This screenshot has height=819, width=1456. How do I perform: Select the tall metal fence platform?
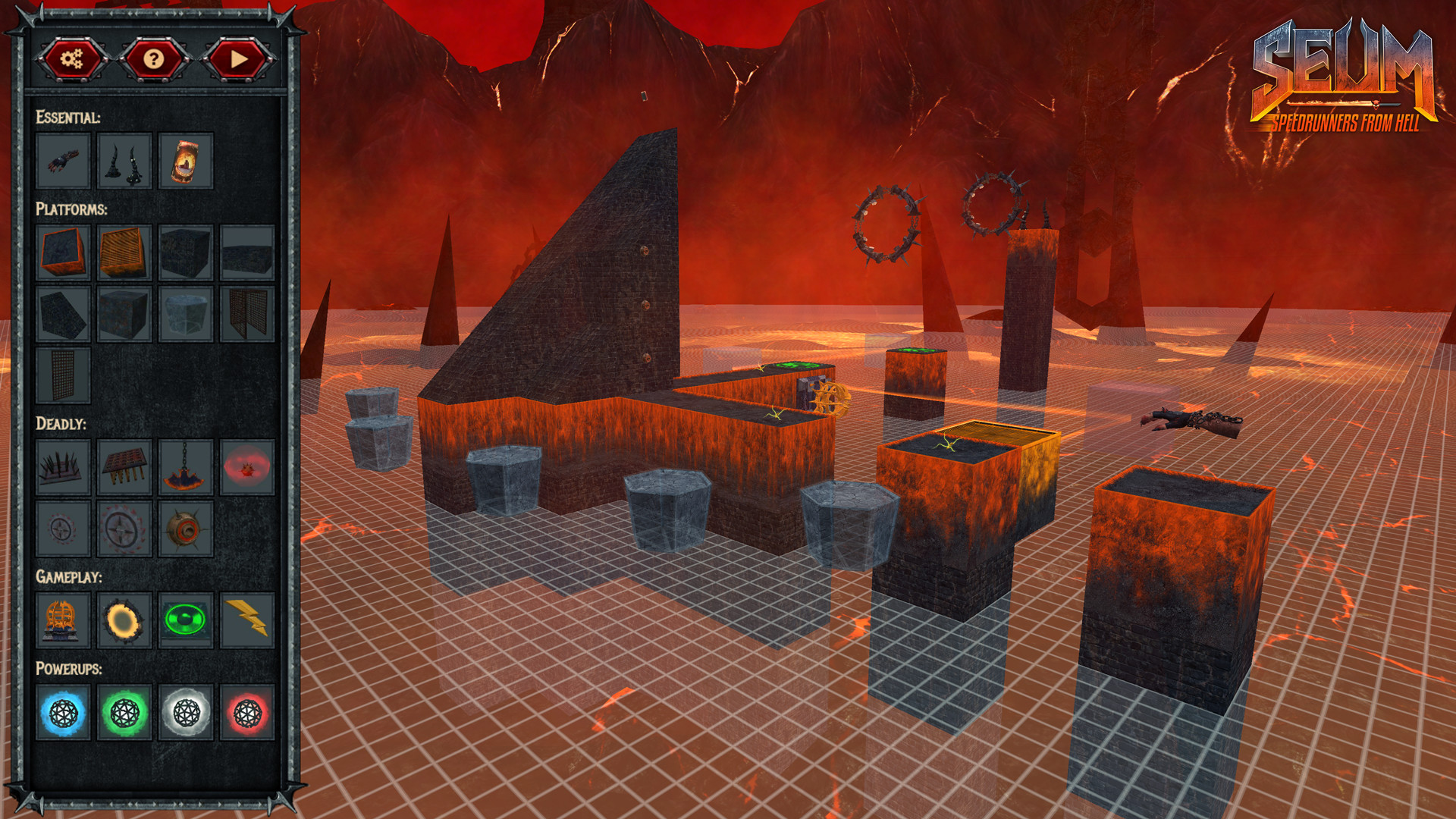tap(64, 377)
